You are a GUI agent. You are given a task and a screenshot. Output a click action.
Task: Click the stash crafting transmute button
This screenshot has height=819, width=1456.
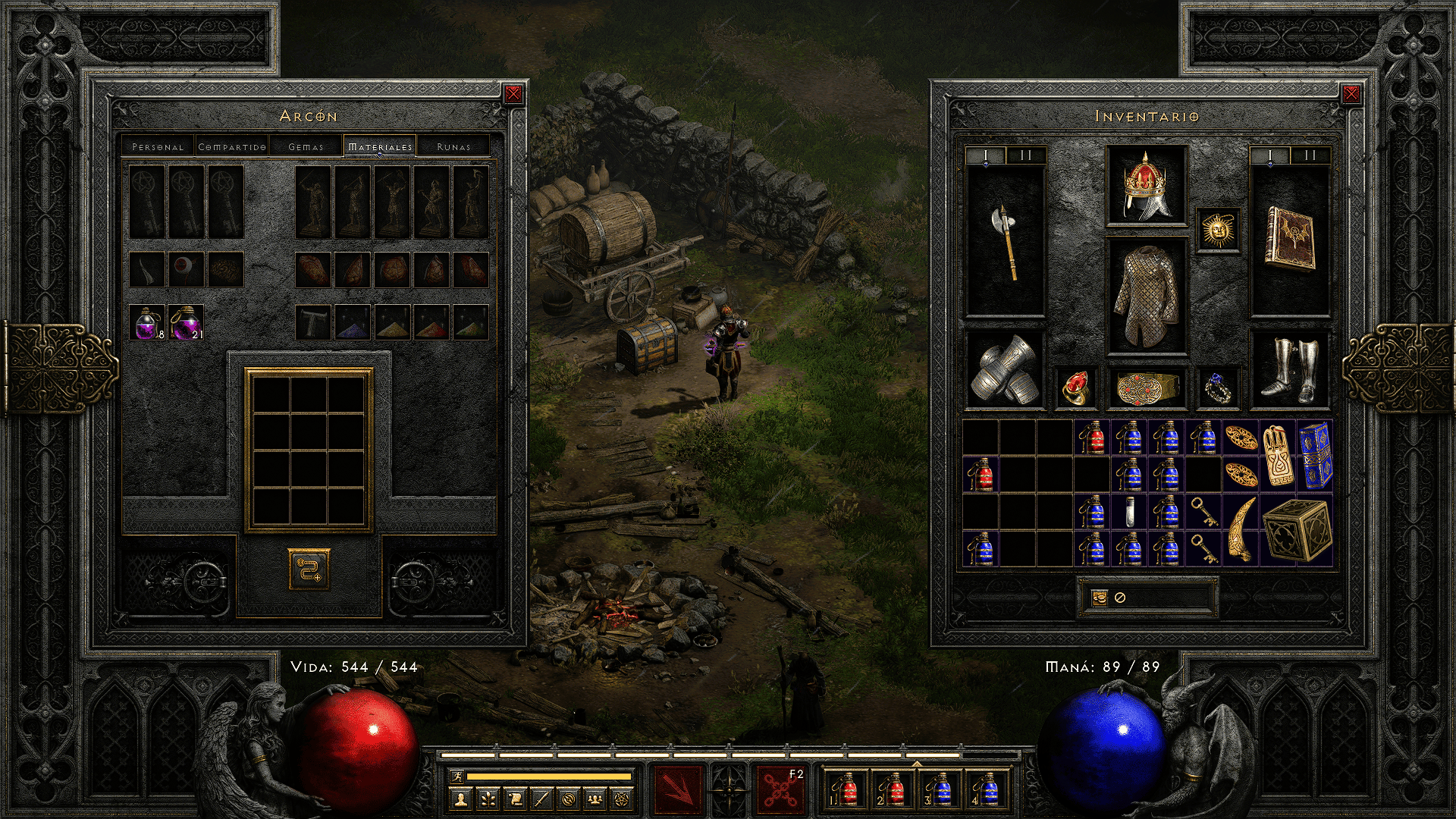click(309, 570)
